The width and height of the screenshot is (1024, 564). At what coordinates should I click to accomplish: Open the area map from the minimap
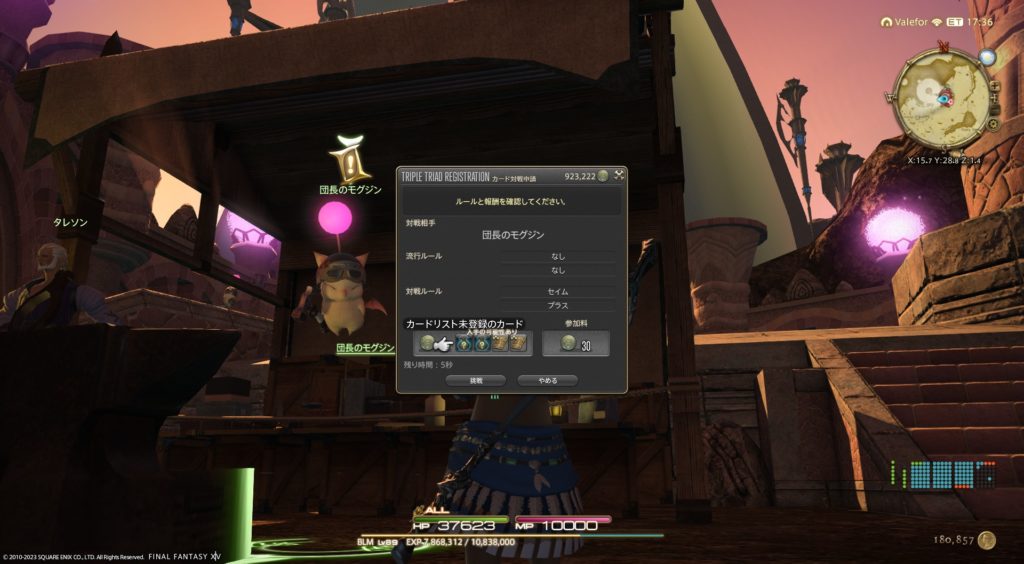(x=941, y=100)
